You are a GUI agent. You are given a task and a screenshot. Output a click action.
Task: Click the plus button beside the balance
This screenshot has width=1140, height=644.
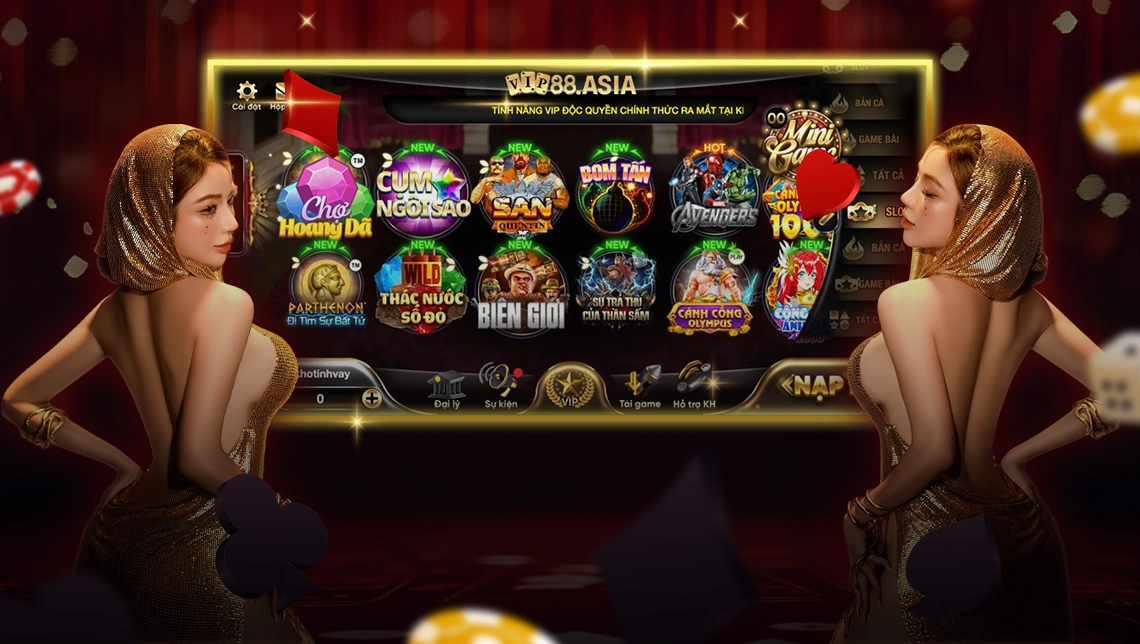click(372, 398)
